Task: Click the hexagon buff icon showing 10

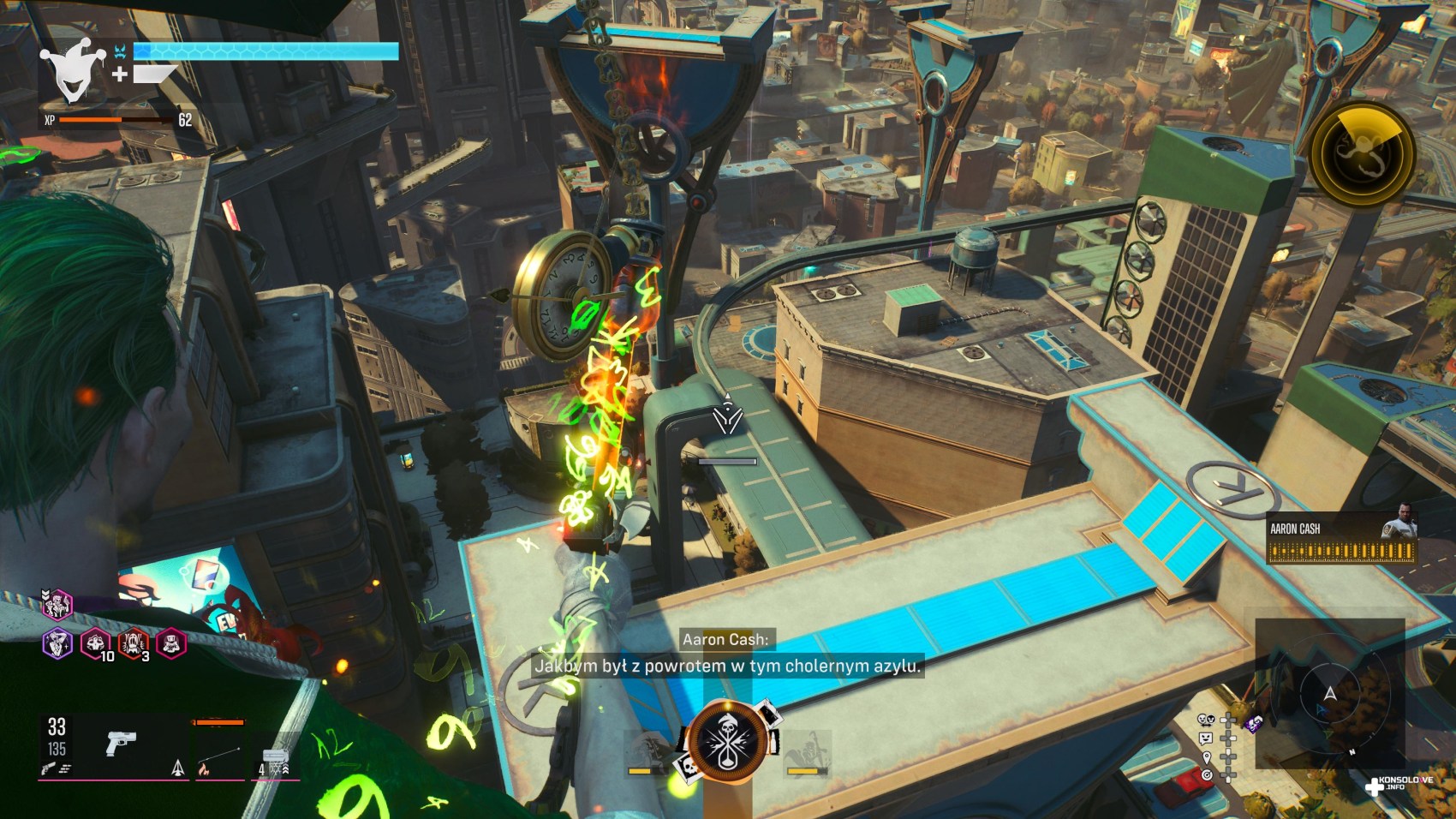Action: (x=95, y=643)
